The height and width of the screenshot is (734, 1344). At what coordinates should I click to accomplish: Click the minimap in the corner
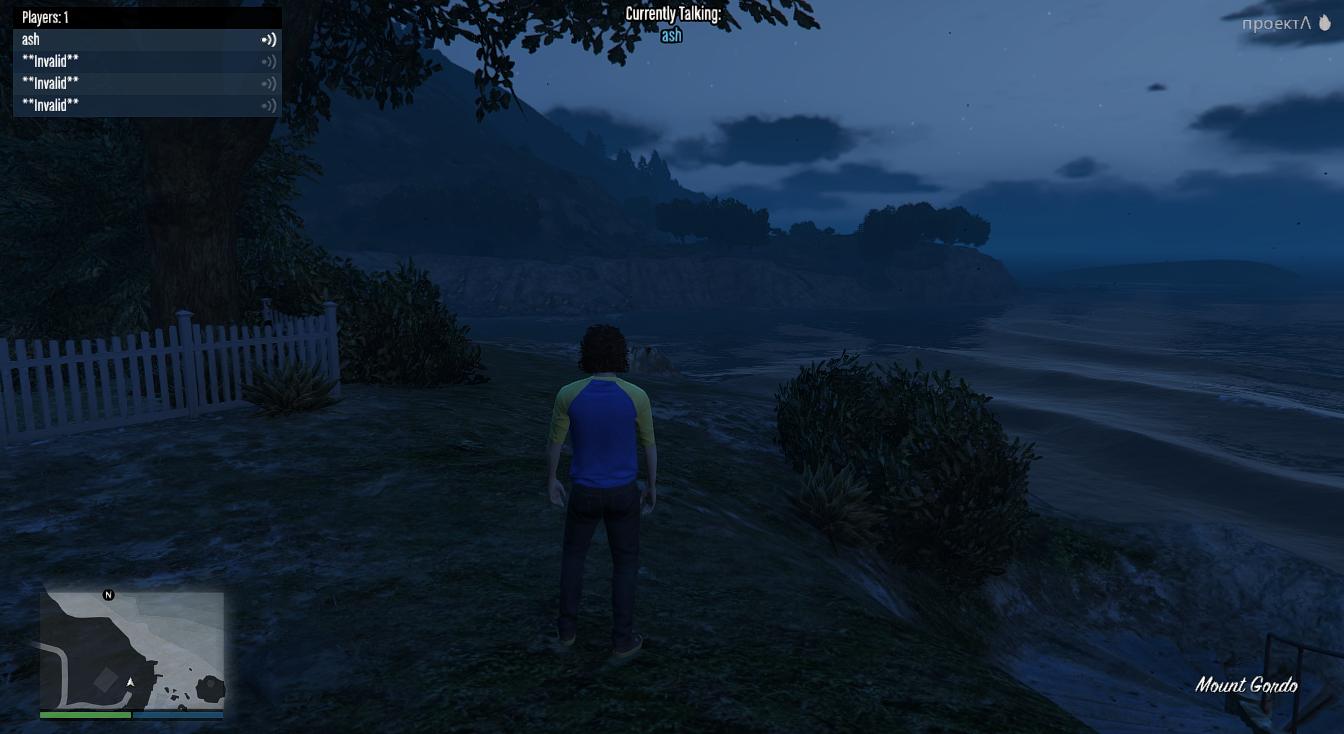click(x=132, y=650)
